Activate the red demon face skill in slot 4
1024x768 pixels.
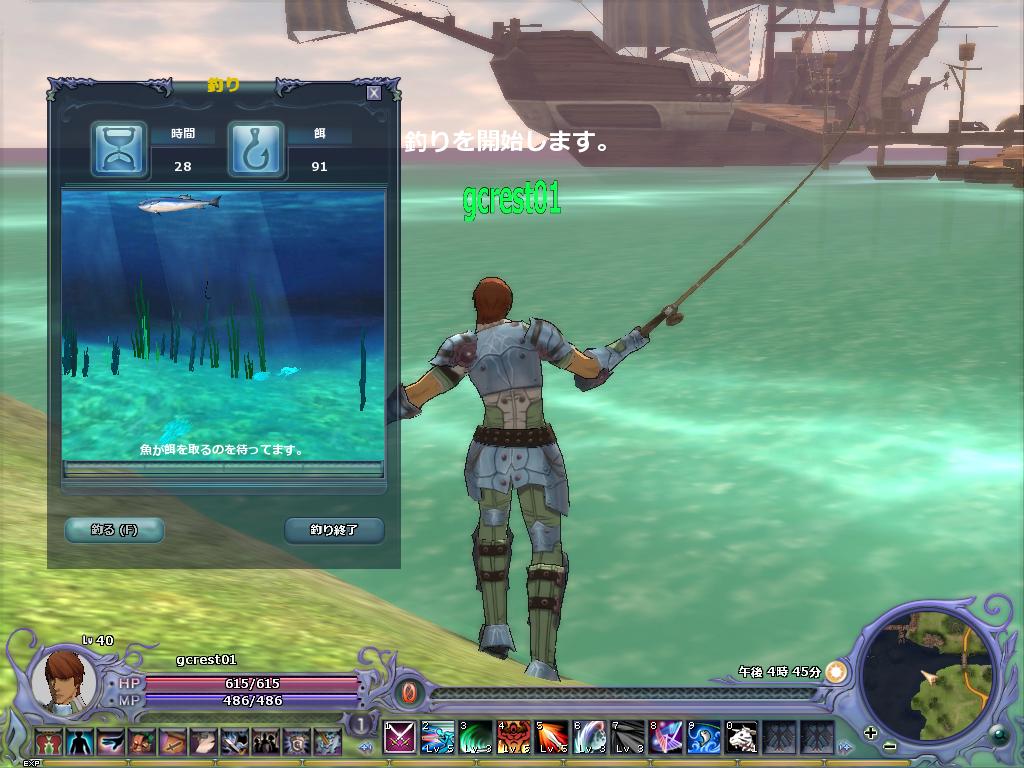514,738
